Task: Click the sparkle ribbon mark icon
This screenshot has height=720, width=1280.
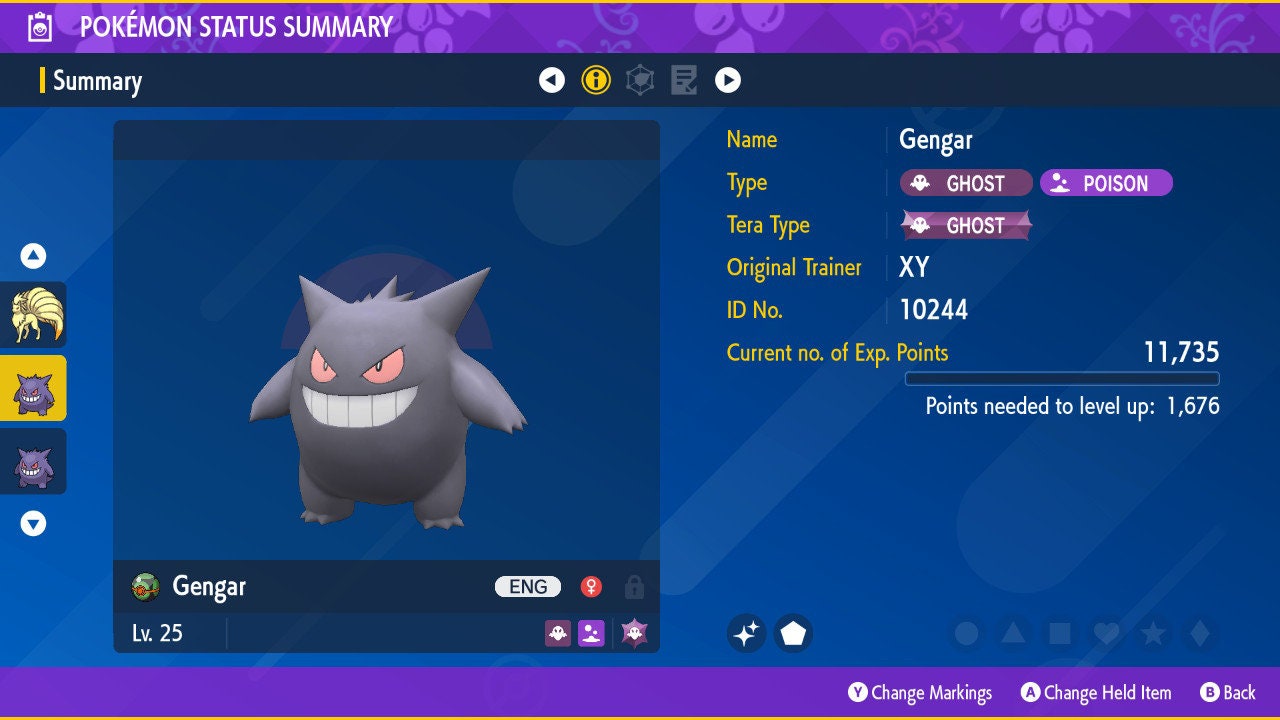Action: (746, 633)
